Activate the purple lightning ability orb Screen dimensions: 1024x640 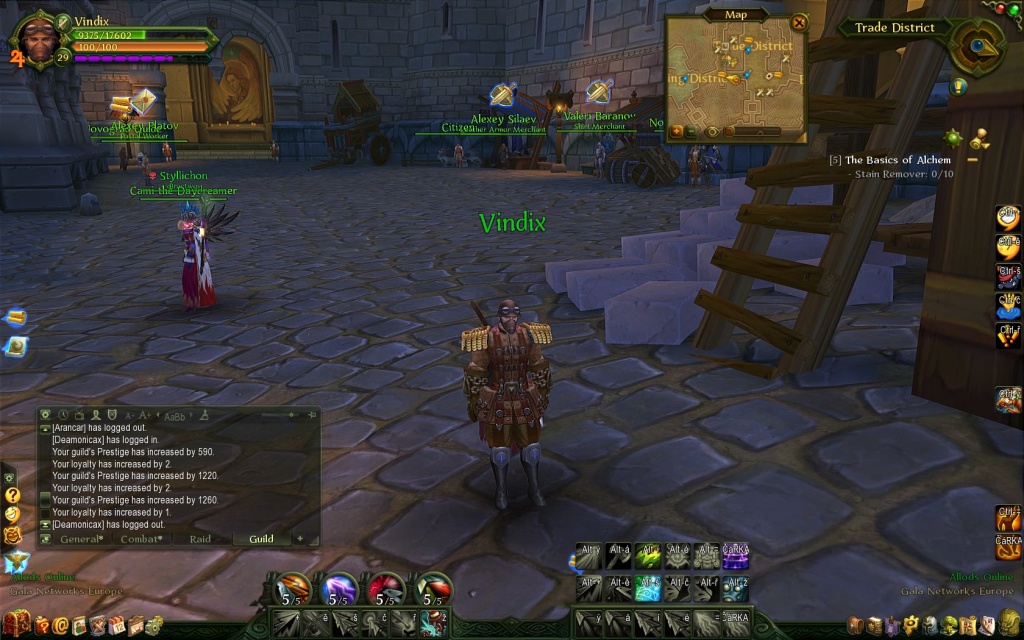(x=339, y=589)
